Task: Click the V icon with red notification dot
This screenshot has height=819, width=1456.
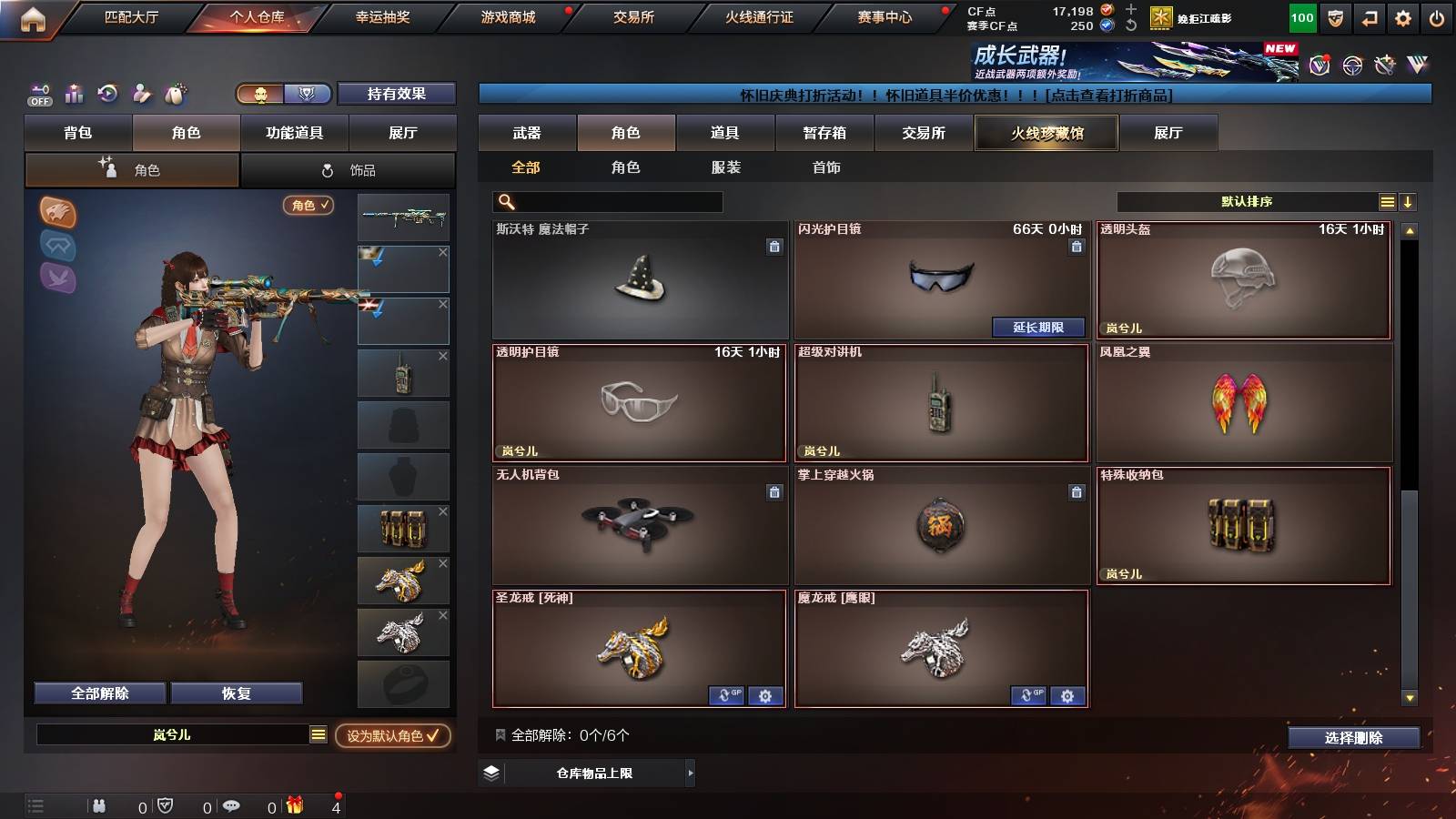Action: point(1319,64)
